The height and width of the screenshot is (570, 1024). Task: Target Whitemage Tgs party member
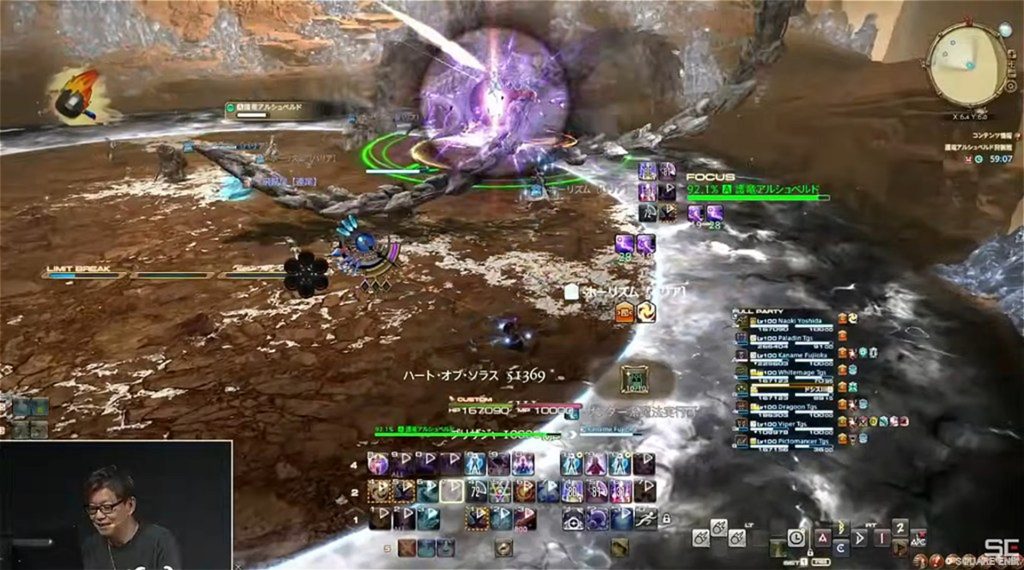[x=790, y=371]
